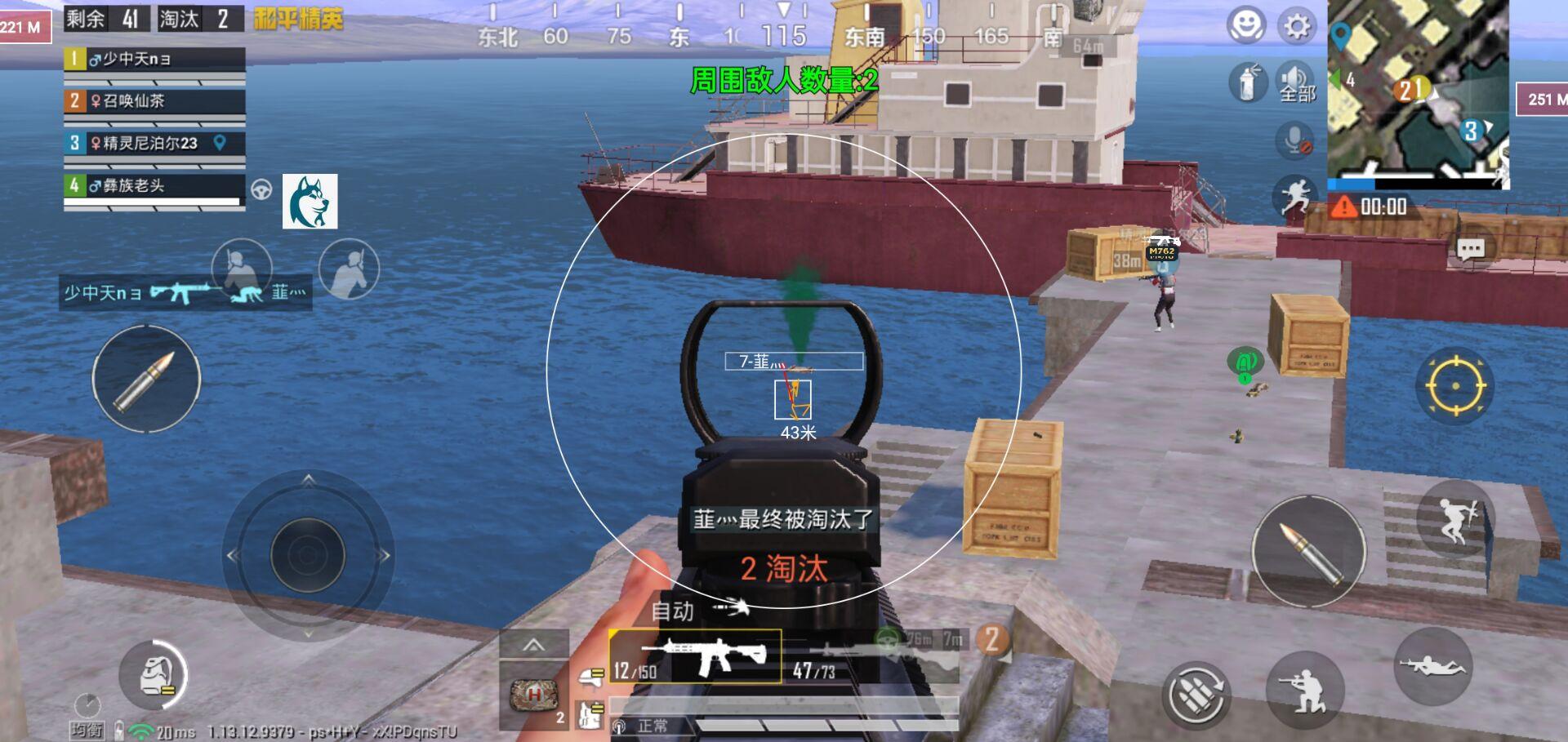Toggle sprint with the running figure icon

(1295, 196)
